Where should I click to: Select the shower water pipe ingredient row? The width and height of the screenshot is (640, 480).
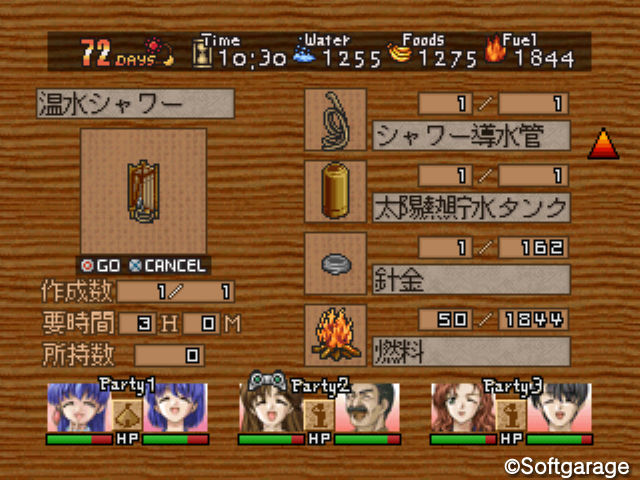tap(470, 135)
